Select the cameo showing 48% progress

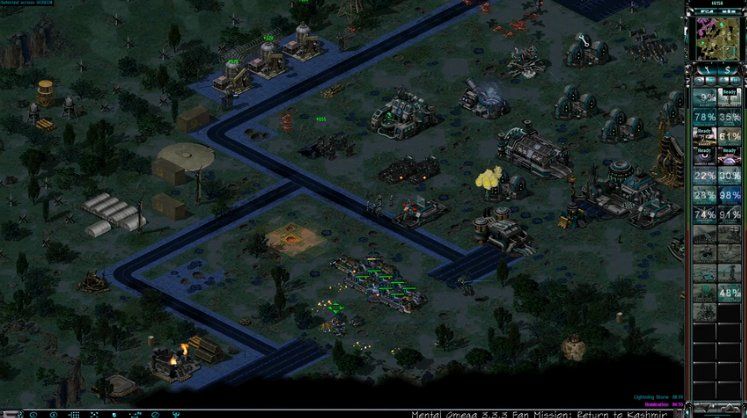click(x=730, y=293)
